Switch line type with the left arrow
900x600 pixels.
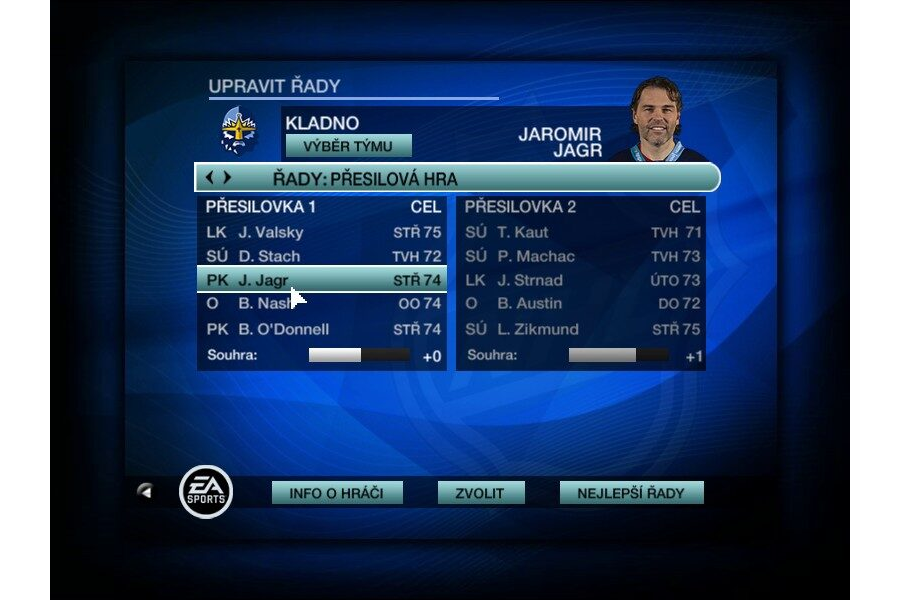tap(209, 178)
